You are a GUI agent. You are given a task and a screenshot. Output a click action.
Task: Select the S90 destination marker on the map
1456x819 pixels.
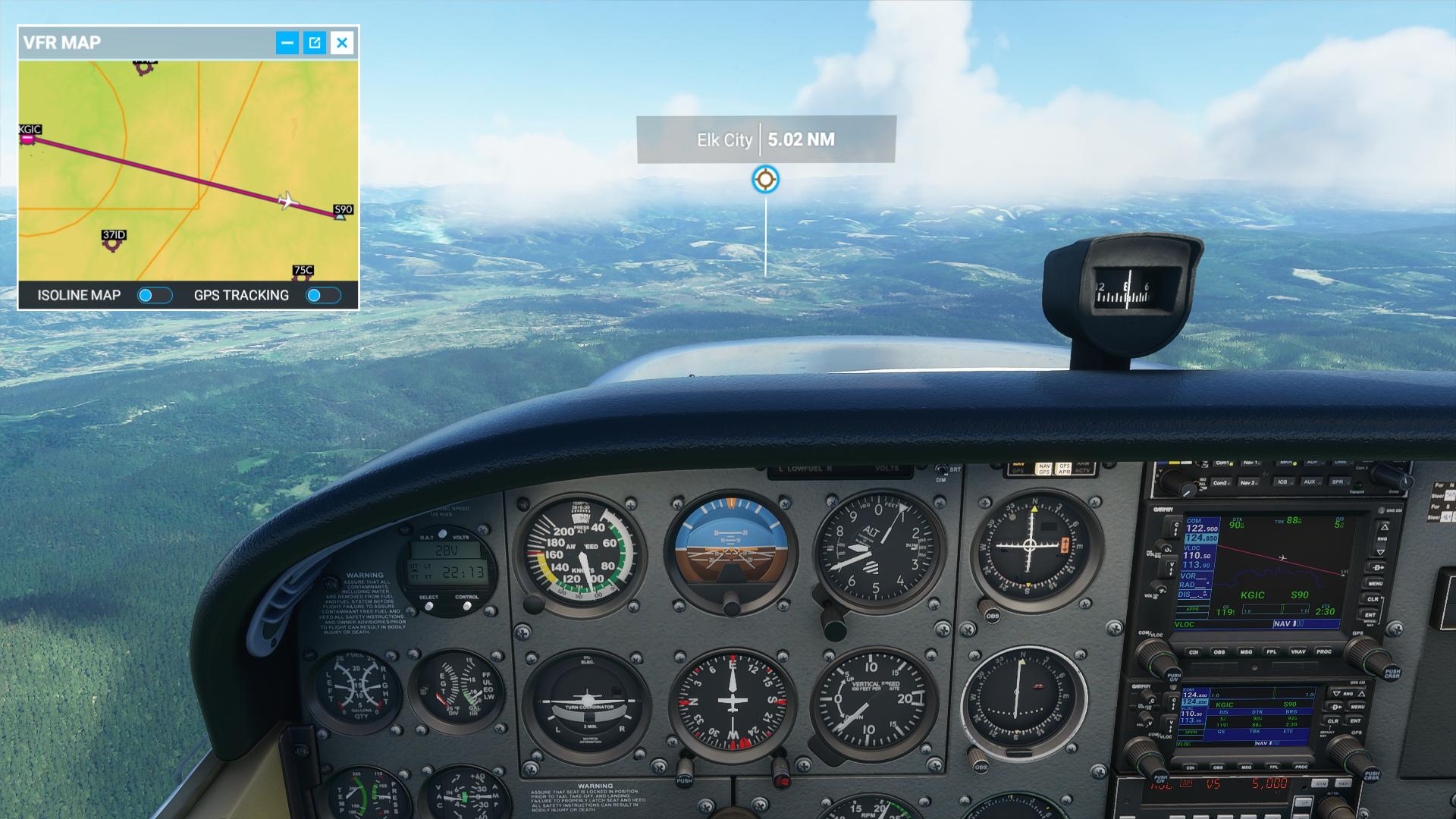coord(340,216)
